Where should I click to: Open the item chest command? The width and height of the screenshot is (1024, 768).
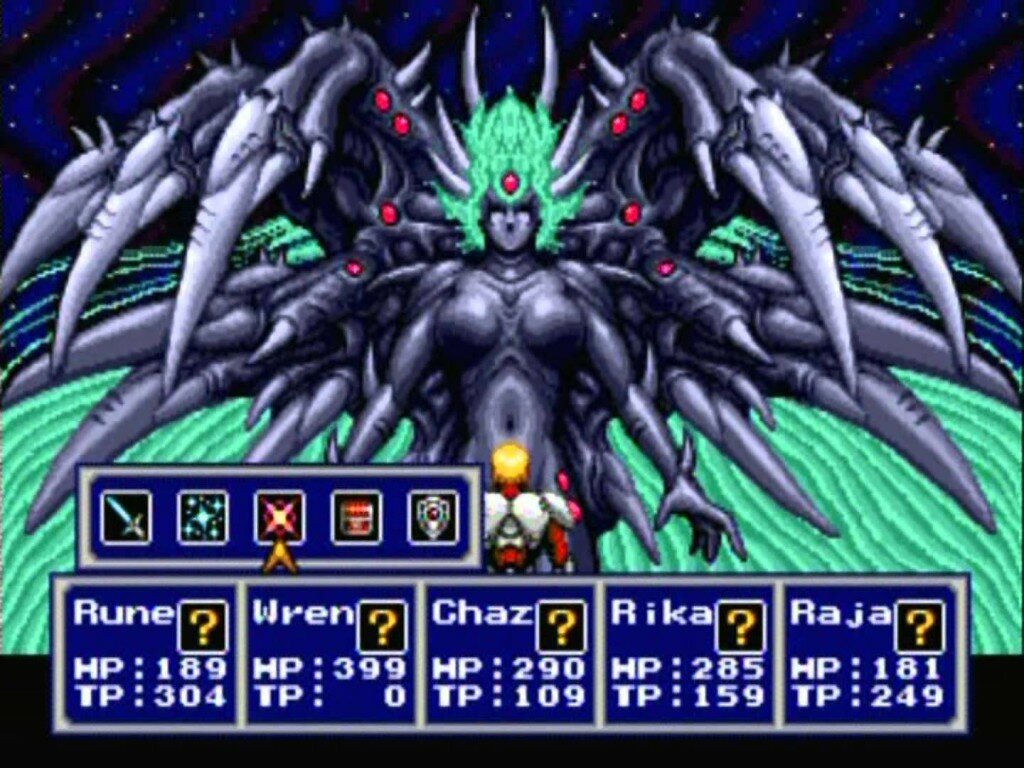click(x=356, y=517)
